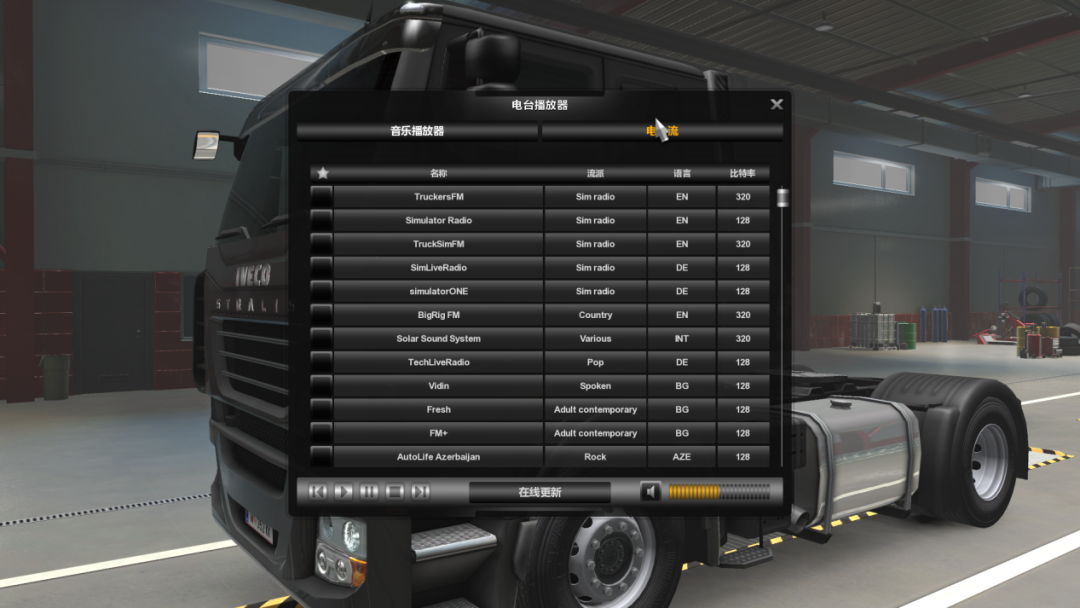Pause the radio playback

click(x=369, y=492)
